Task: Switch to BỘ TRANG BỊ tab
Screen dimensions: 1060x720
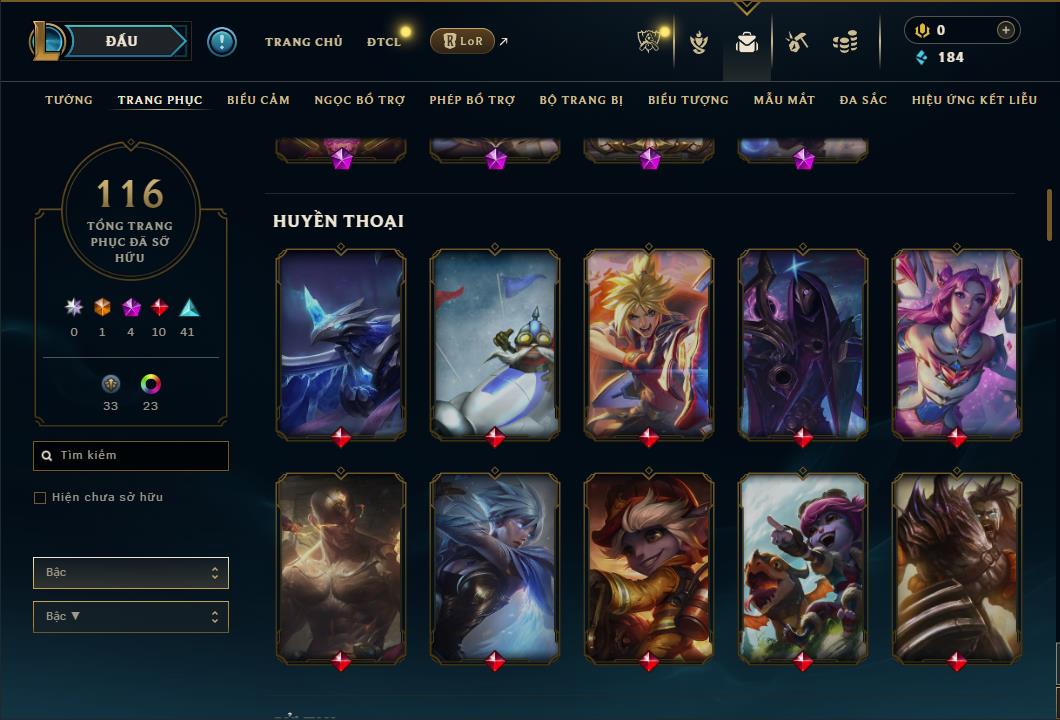Action: 581,100
